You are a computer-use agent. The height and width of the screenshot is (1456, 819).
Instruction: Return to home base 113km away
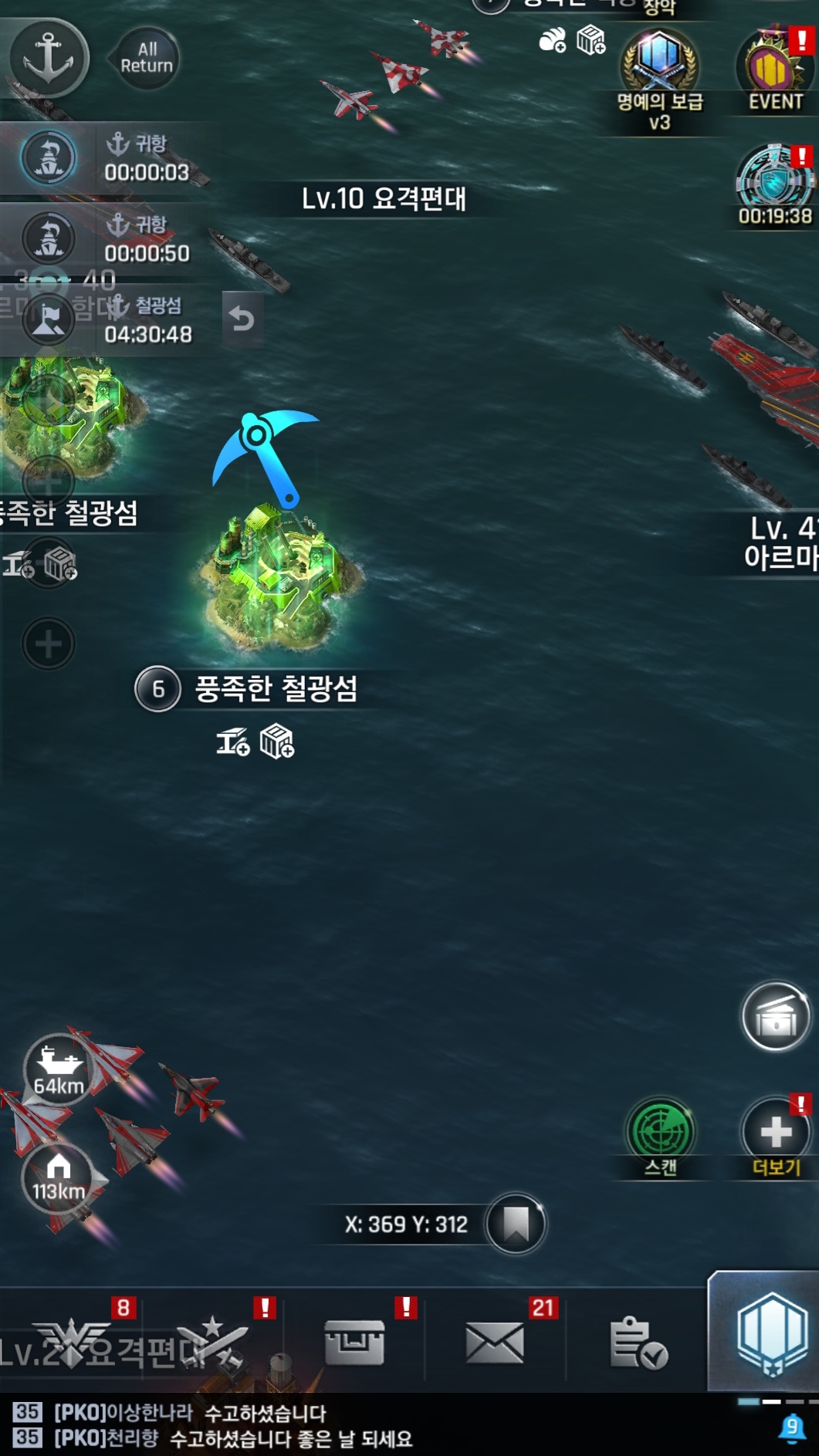tap(59, 1179)
